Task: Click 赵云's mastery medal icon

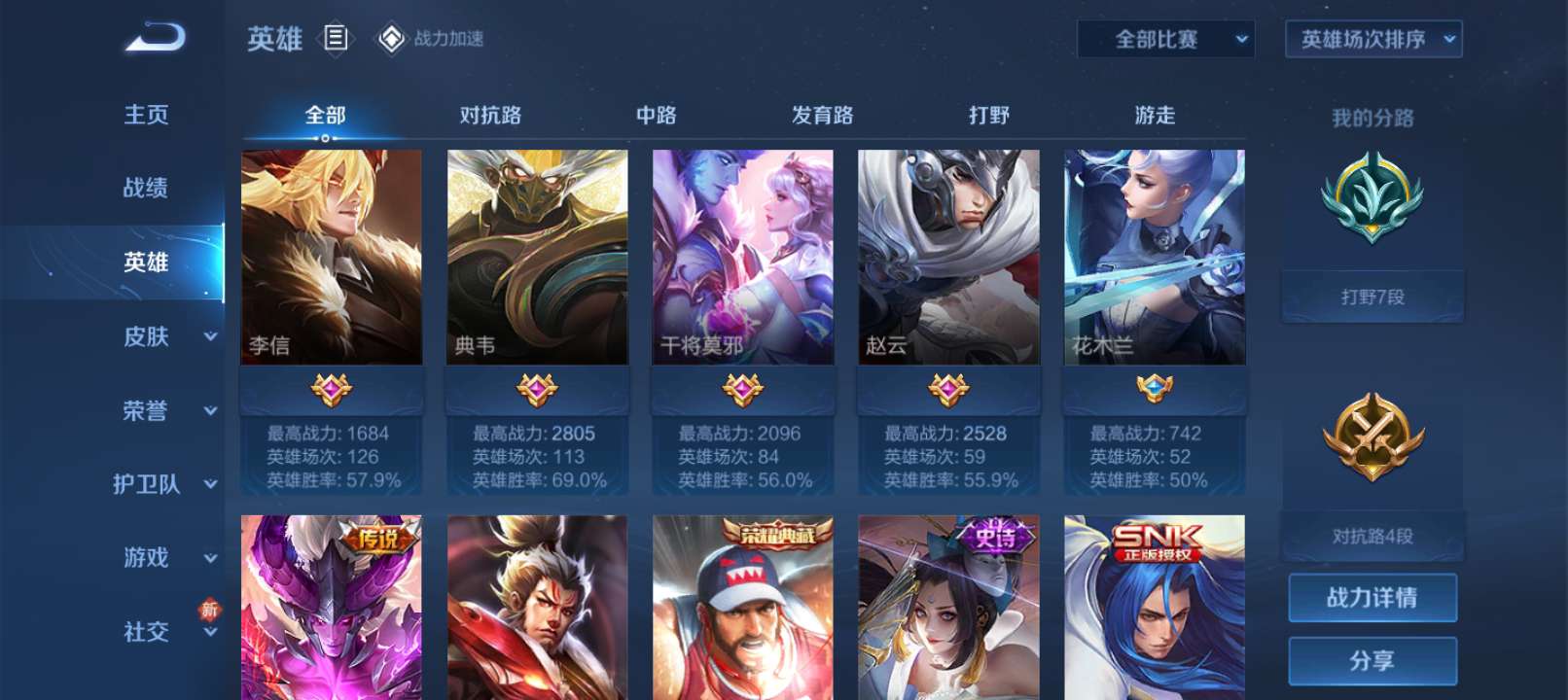Action: (x=947, y=389)
